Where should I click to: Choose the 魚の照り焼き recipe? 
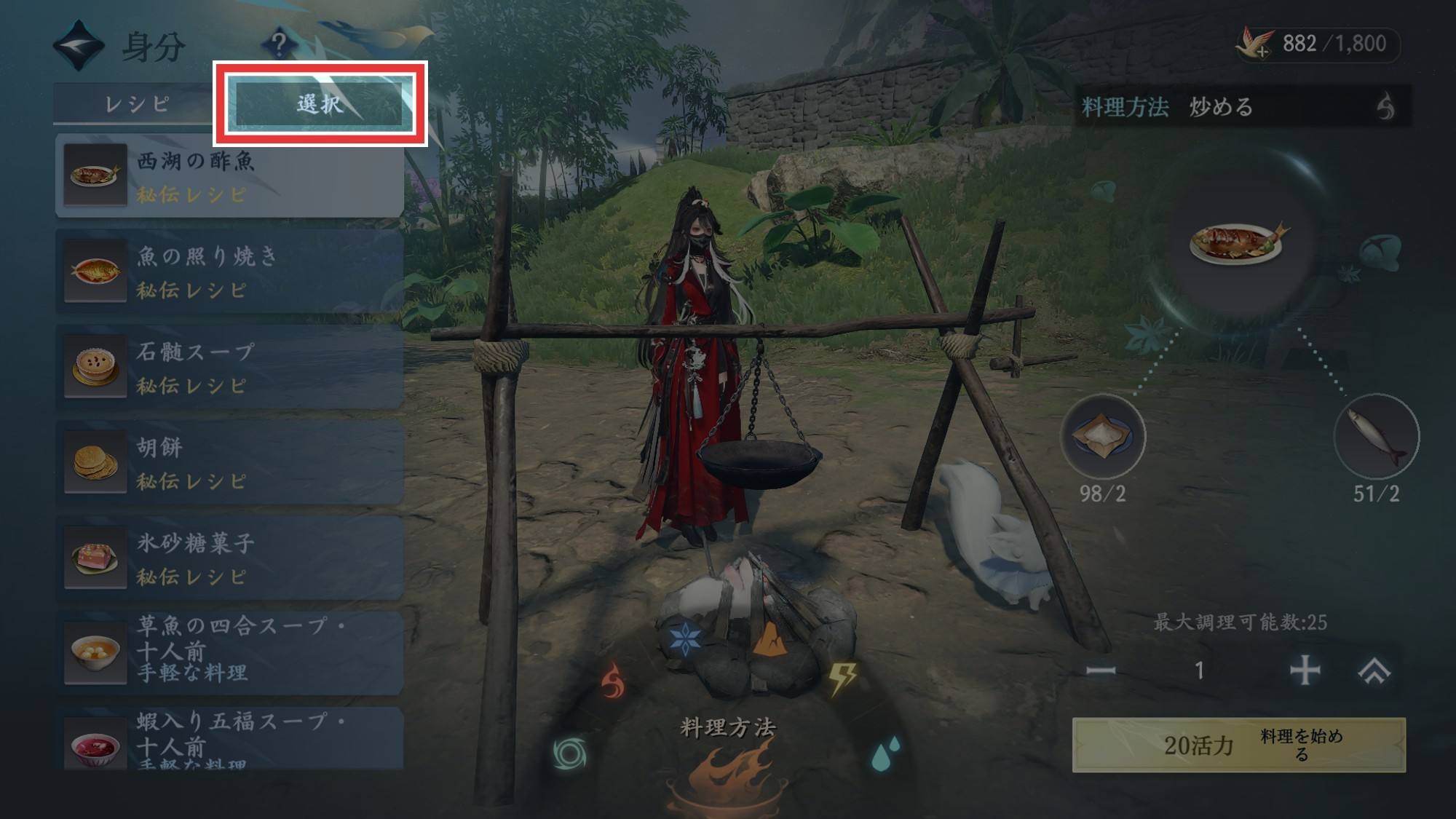tap(229, 272)
